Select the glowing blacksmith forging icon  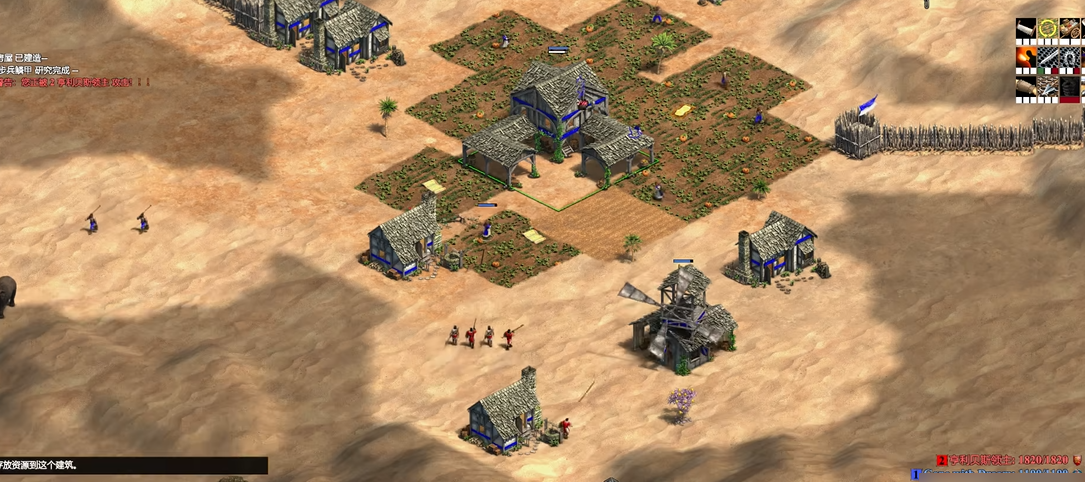[1026, 57]
